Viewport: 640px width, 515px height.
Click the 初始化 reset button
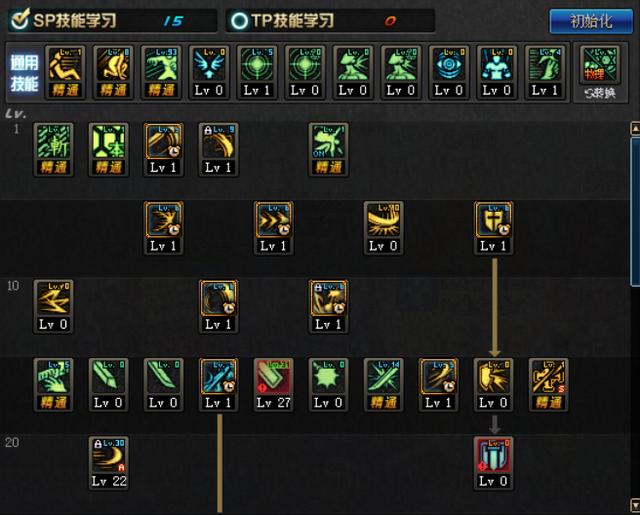[x=590, y=21]
